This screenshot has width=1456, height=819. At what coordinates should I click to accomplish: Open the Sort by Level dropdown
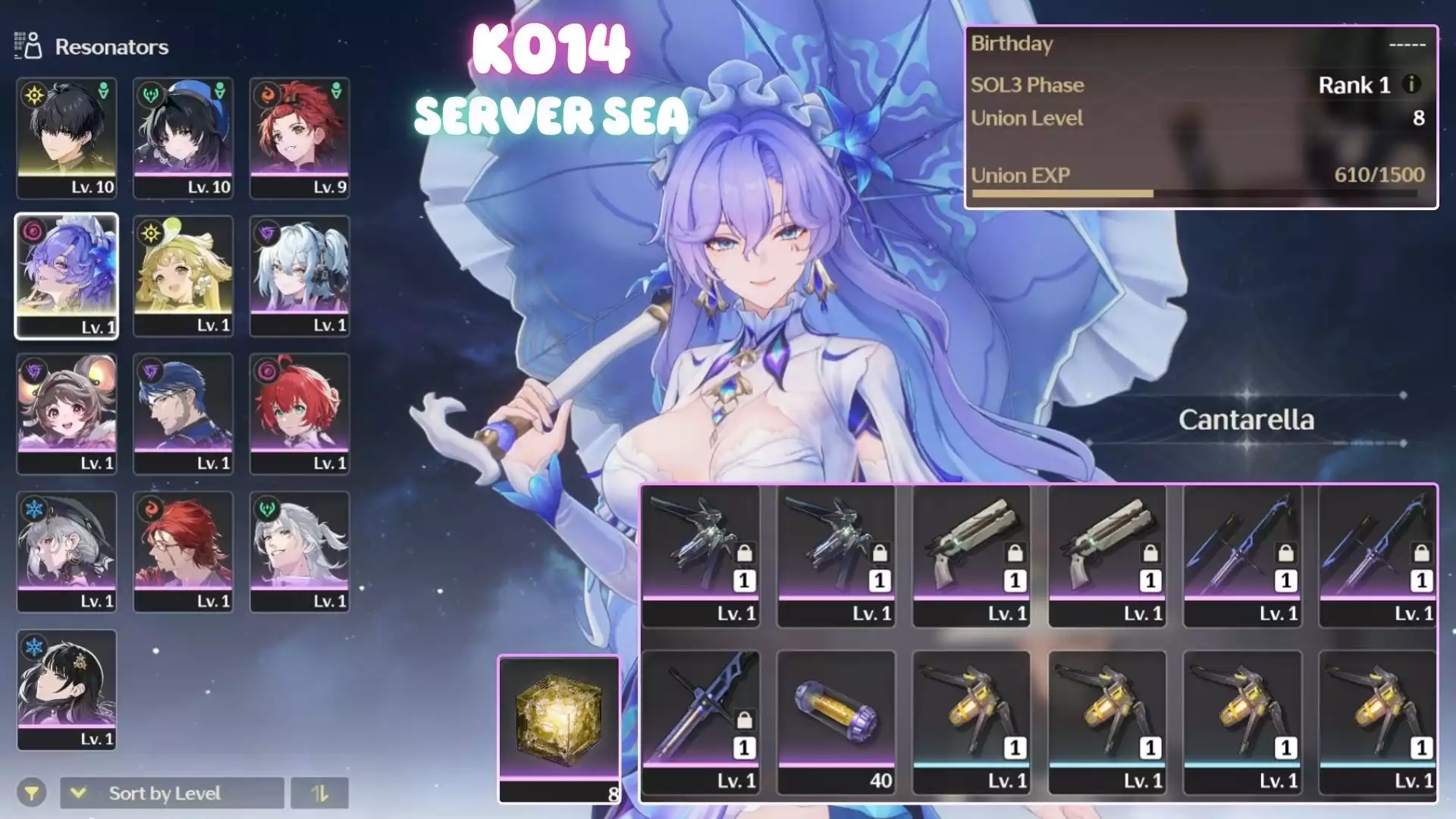tap(172, 793)
